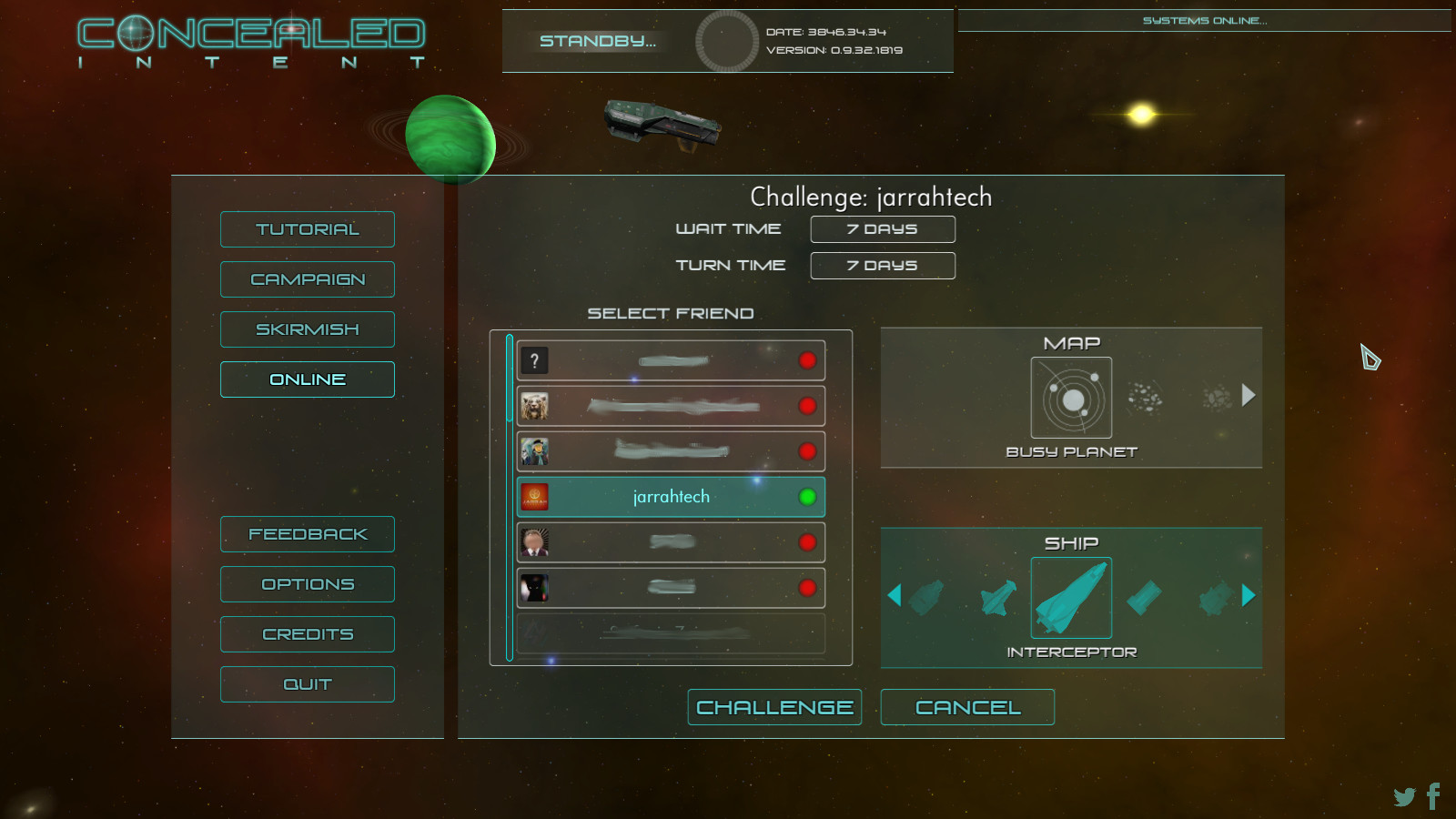The image size is (1456, 819).
Task: Switch to the Campaign menu option
Action: [x=307, y=279]
